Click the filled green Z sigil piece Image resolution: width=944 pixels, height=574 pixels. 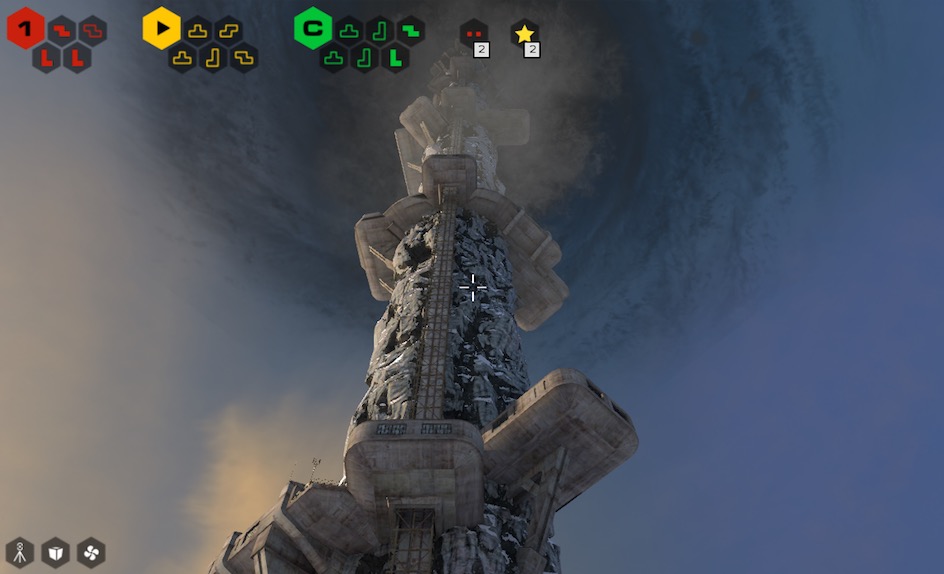click(410, 30)
